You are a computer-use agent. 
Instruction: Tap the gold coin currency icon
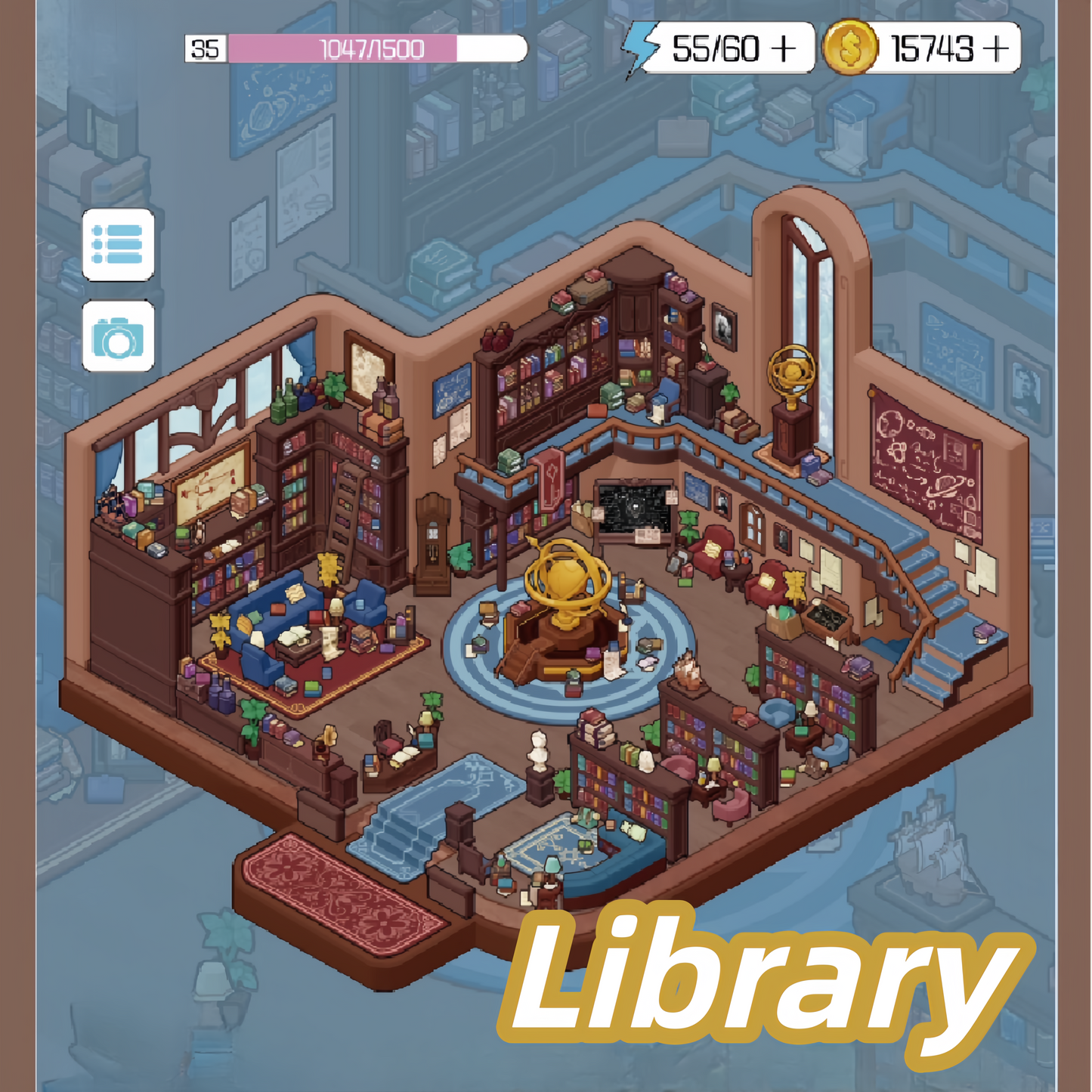pyautogui.click(x=850, y=47)
